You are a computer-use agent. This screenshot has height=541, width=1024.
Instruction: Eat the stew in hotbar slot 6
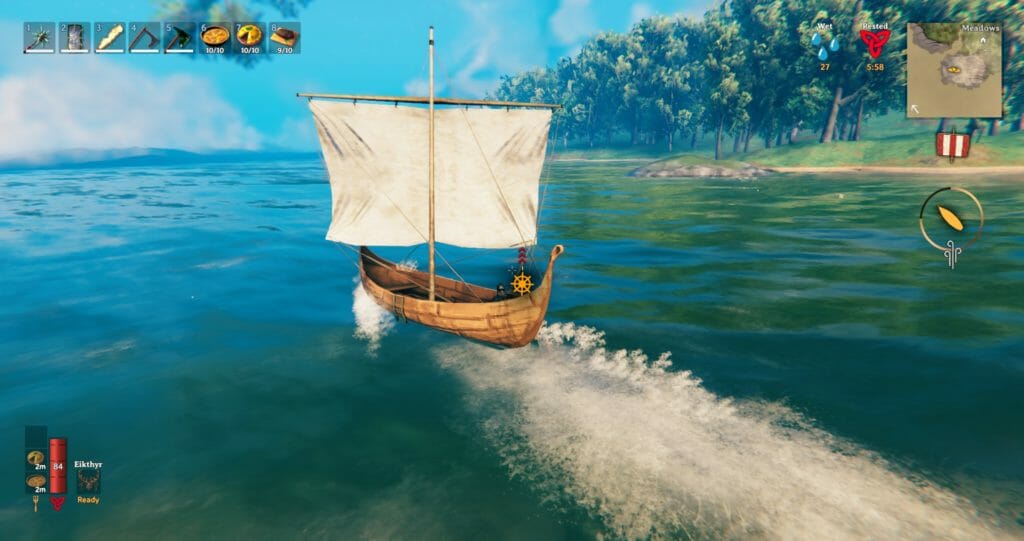215,38
